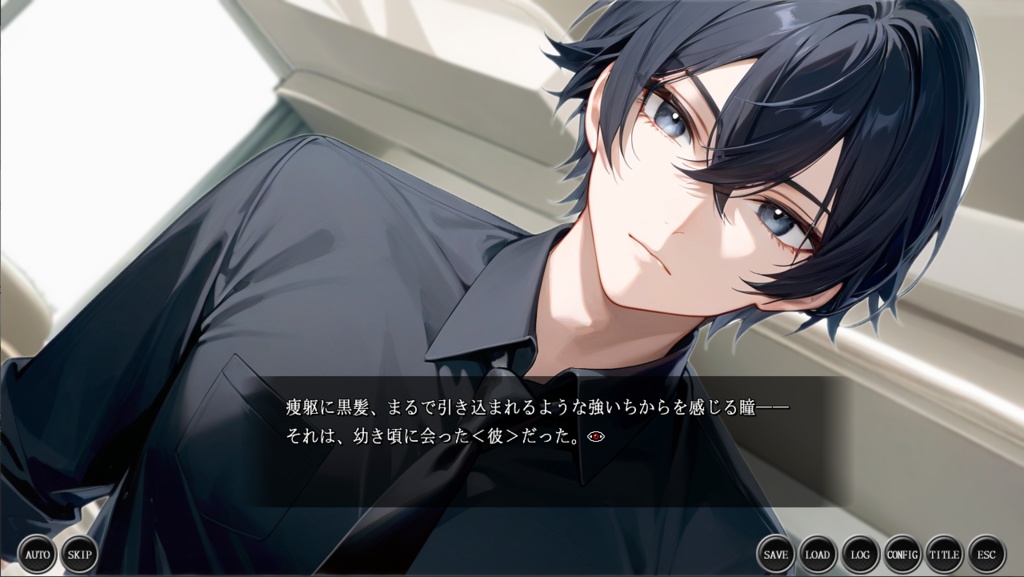Enable AUTO text advance mode

pyautogui.click(x=37, y=554)
